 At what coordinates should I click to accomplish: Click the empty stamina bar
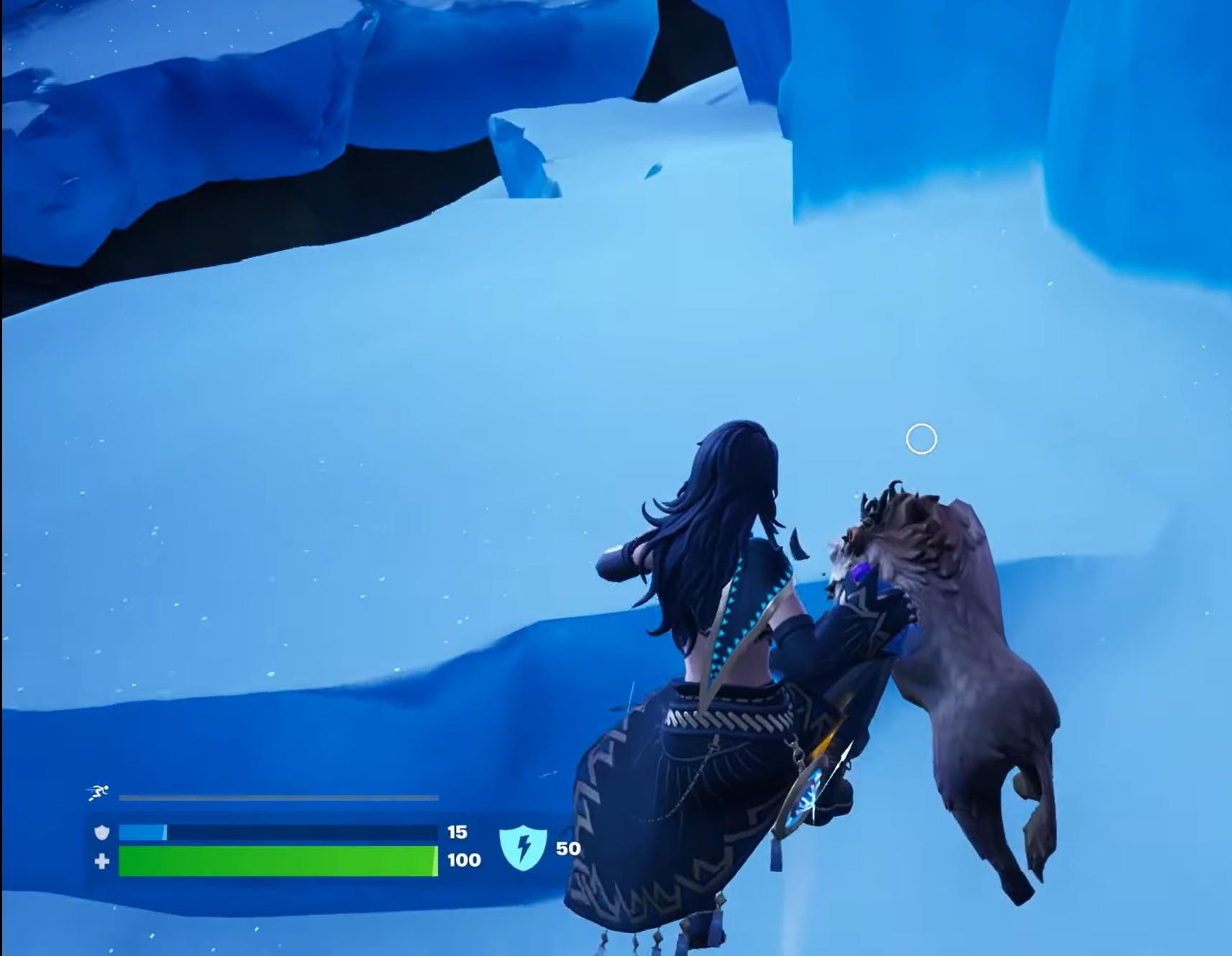[x=277, y=797]
